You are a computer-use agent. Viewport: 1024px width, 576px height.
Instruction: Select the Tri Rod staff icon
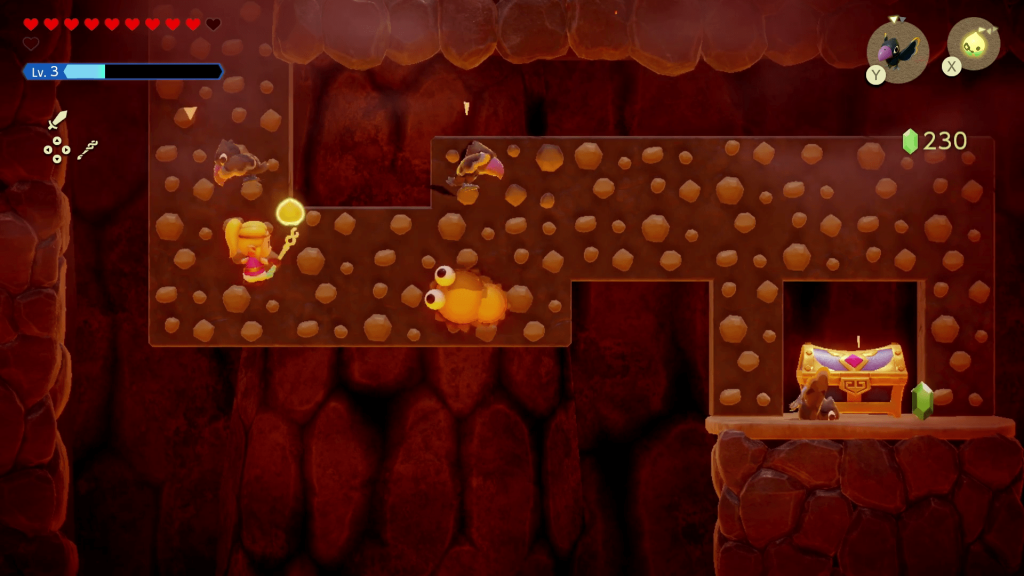pyautogui.click(x=88, y=150)
